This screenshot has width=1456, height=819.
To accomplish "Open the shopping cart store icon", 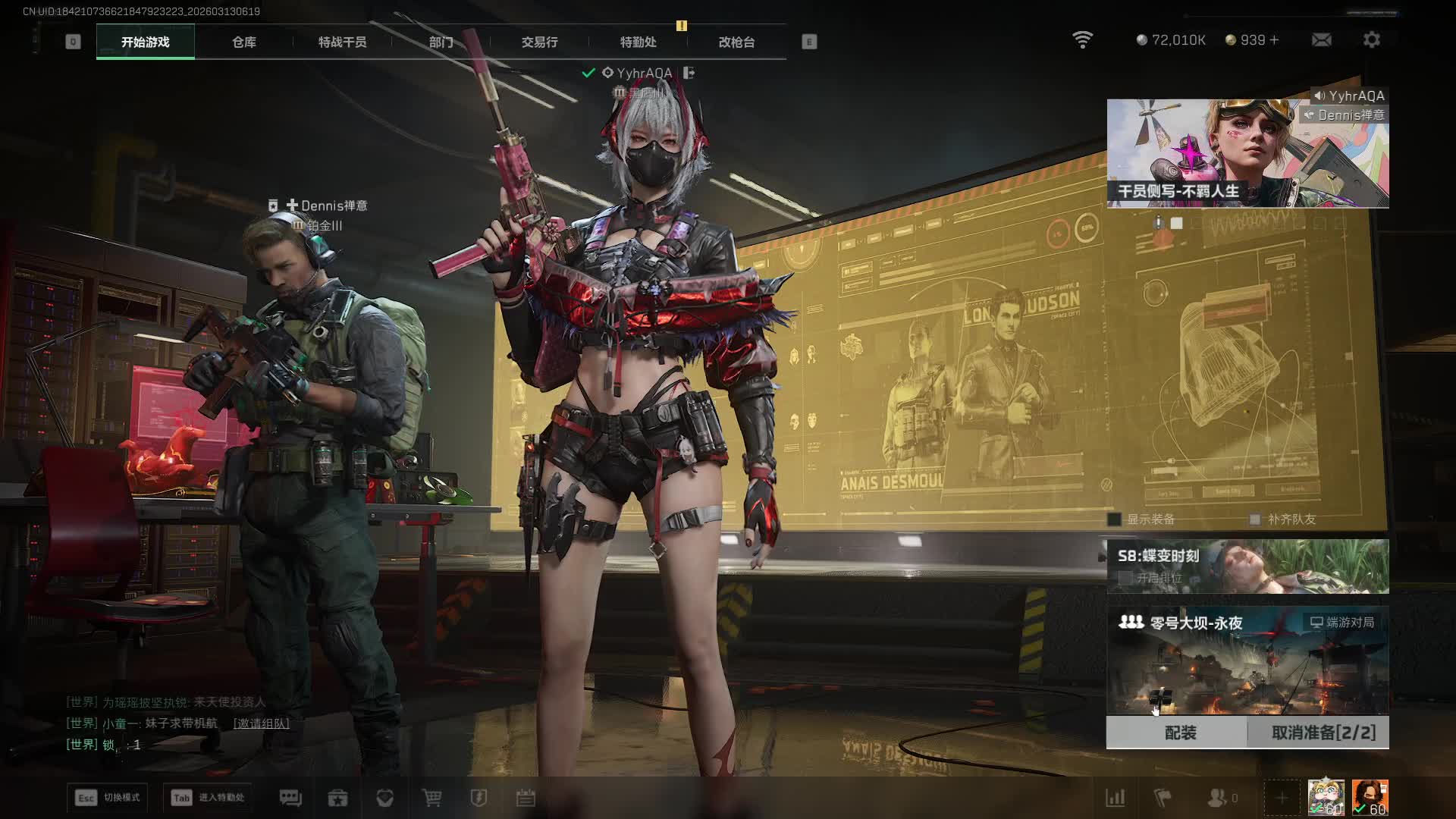I will pos(431,798).
